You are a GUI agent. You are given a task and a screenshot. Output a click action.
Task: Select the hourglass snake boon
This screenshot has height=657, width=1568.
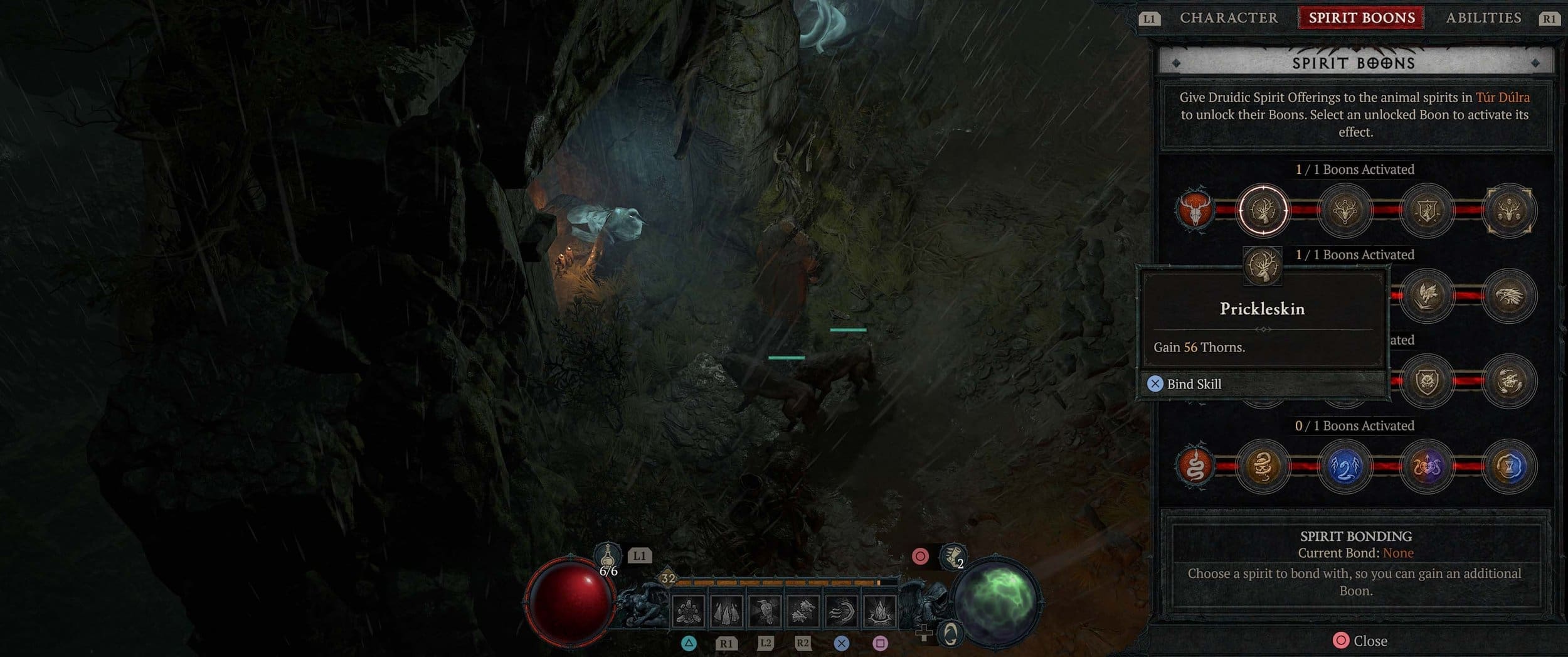click(x=1509, y=467)
